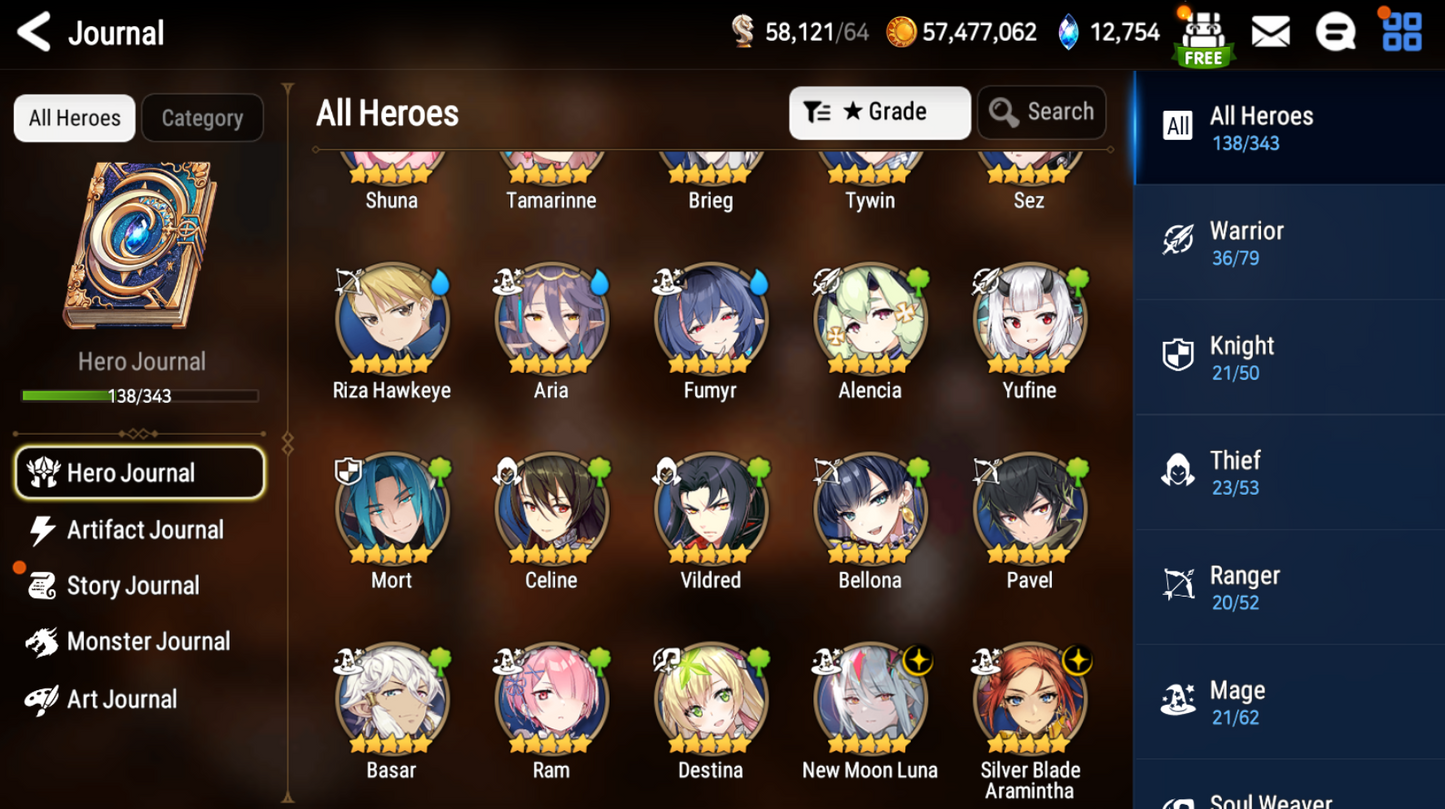The image size is (1445, 809).
Task: Open the hero Search field
Action: click(1041, 112)
